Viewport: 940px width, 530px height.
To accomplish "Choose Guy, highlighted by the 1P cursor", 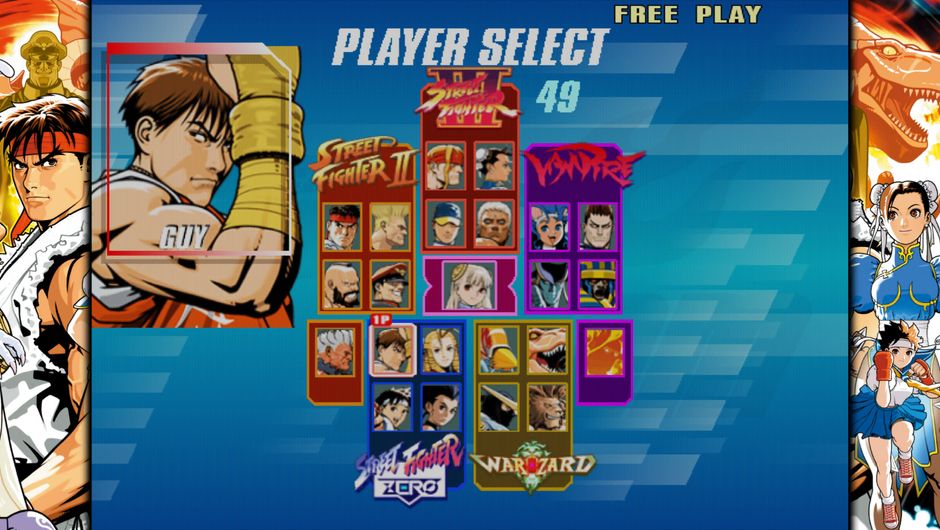I will [392, 349].
